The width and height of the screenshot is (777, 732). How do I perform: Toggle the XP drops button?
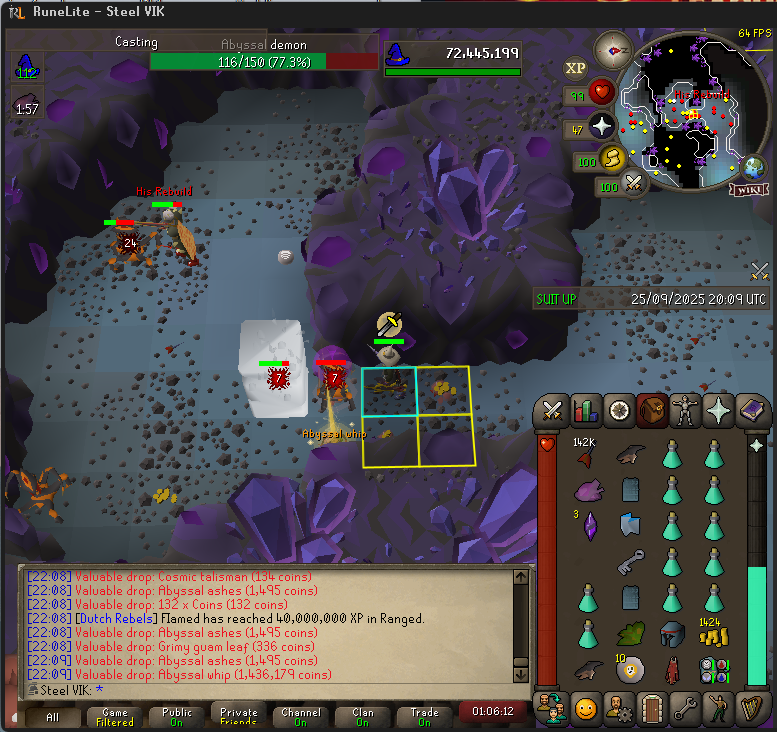pyautogui.click(x=575, y=68)
